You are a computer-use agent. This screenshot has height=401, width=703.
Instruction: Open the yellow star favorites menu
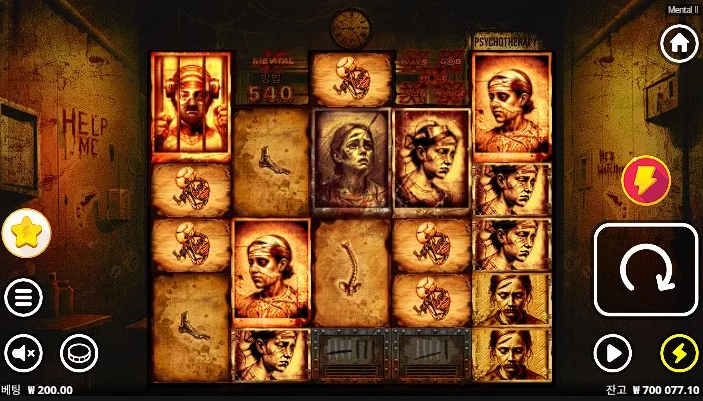pyautogui.click(x=26, y=234)
